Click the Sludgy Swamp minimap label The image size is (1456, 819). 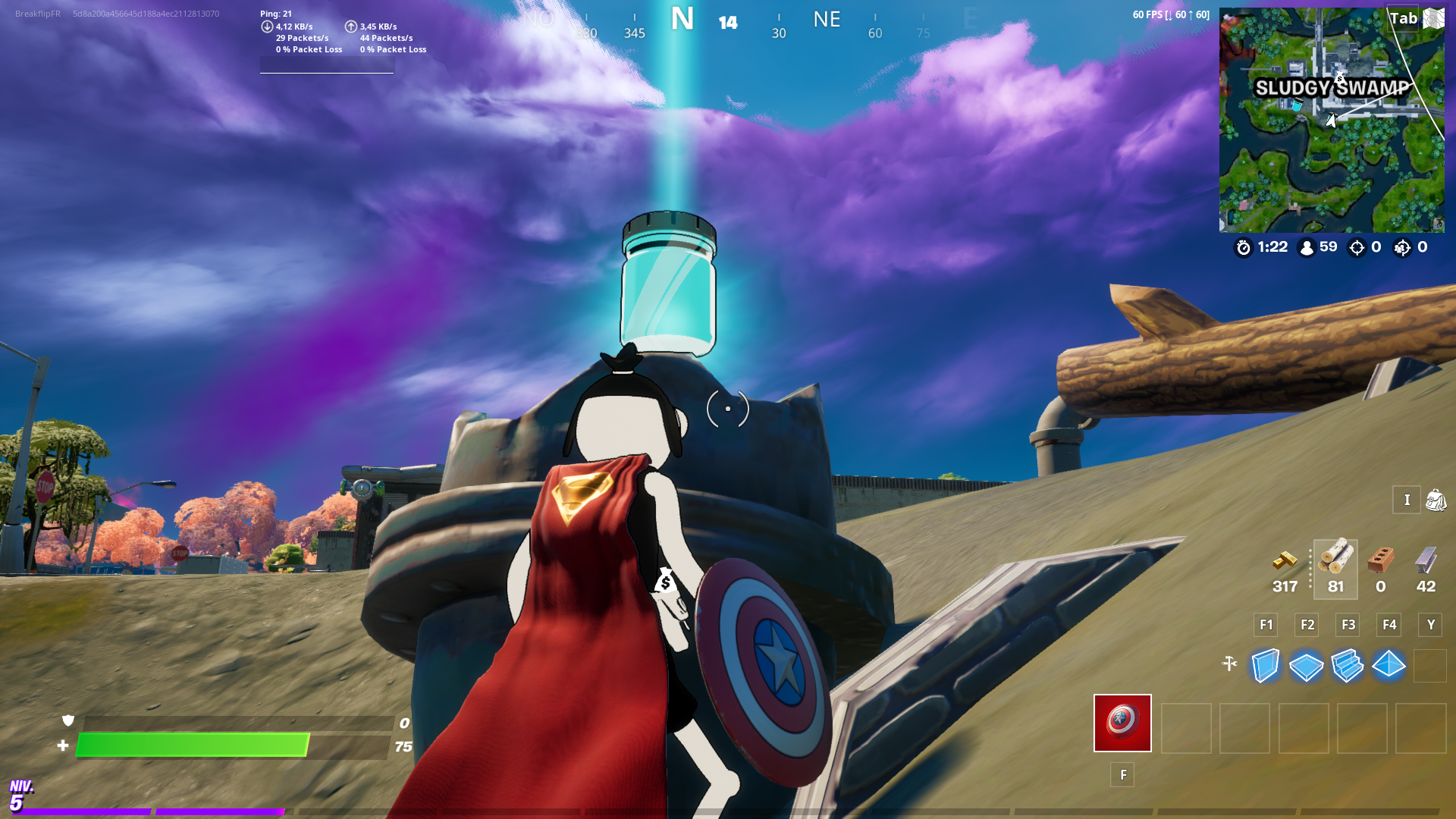coord(1332,87)
